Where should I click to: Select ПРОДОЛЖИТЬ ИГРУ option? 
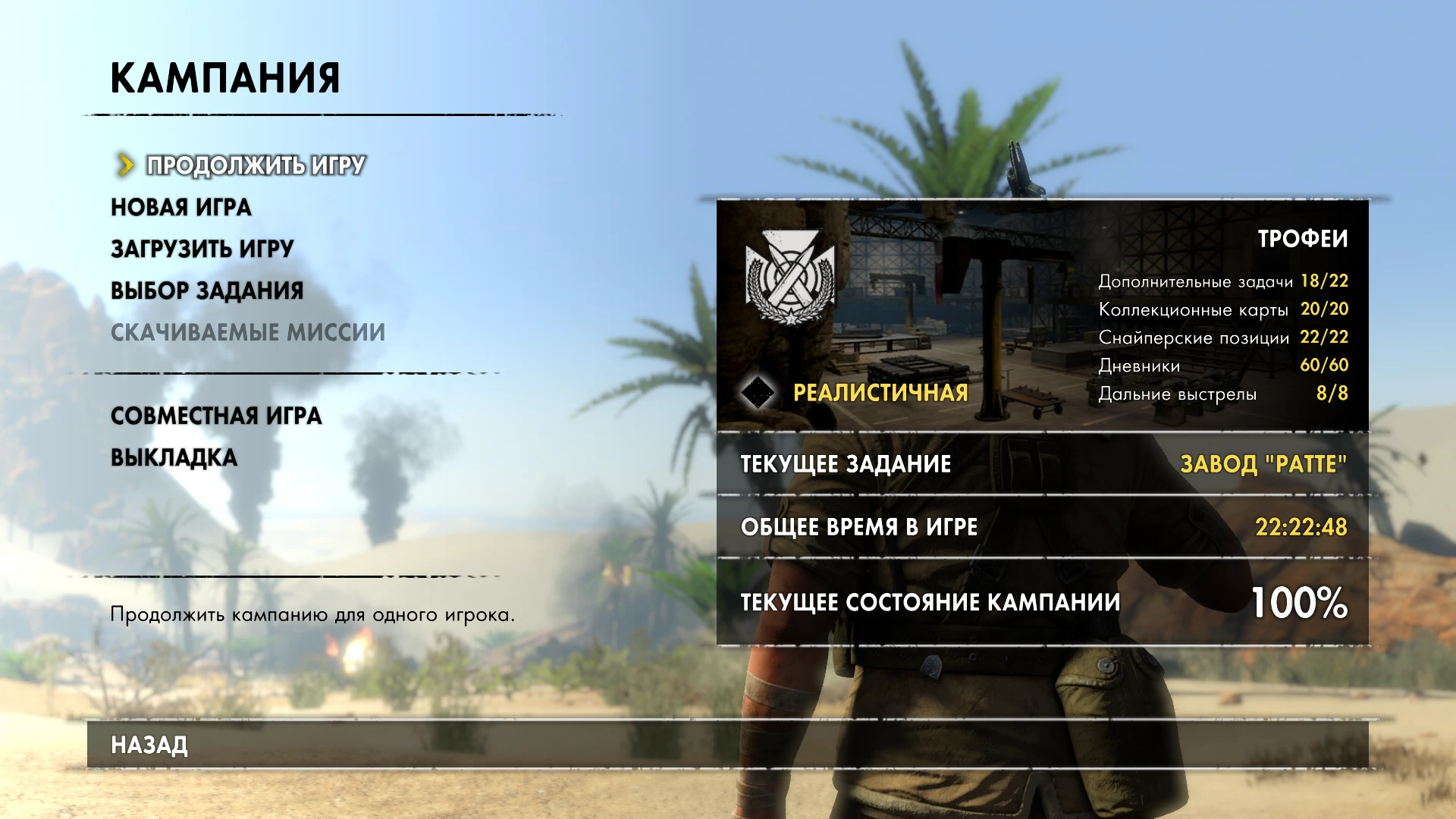pyautogui.click(x=254, y=164)
